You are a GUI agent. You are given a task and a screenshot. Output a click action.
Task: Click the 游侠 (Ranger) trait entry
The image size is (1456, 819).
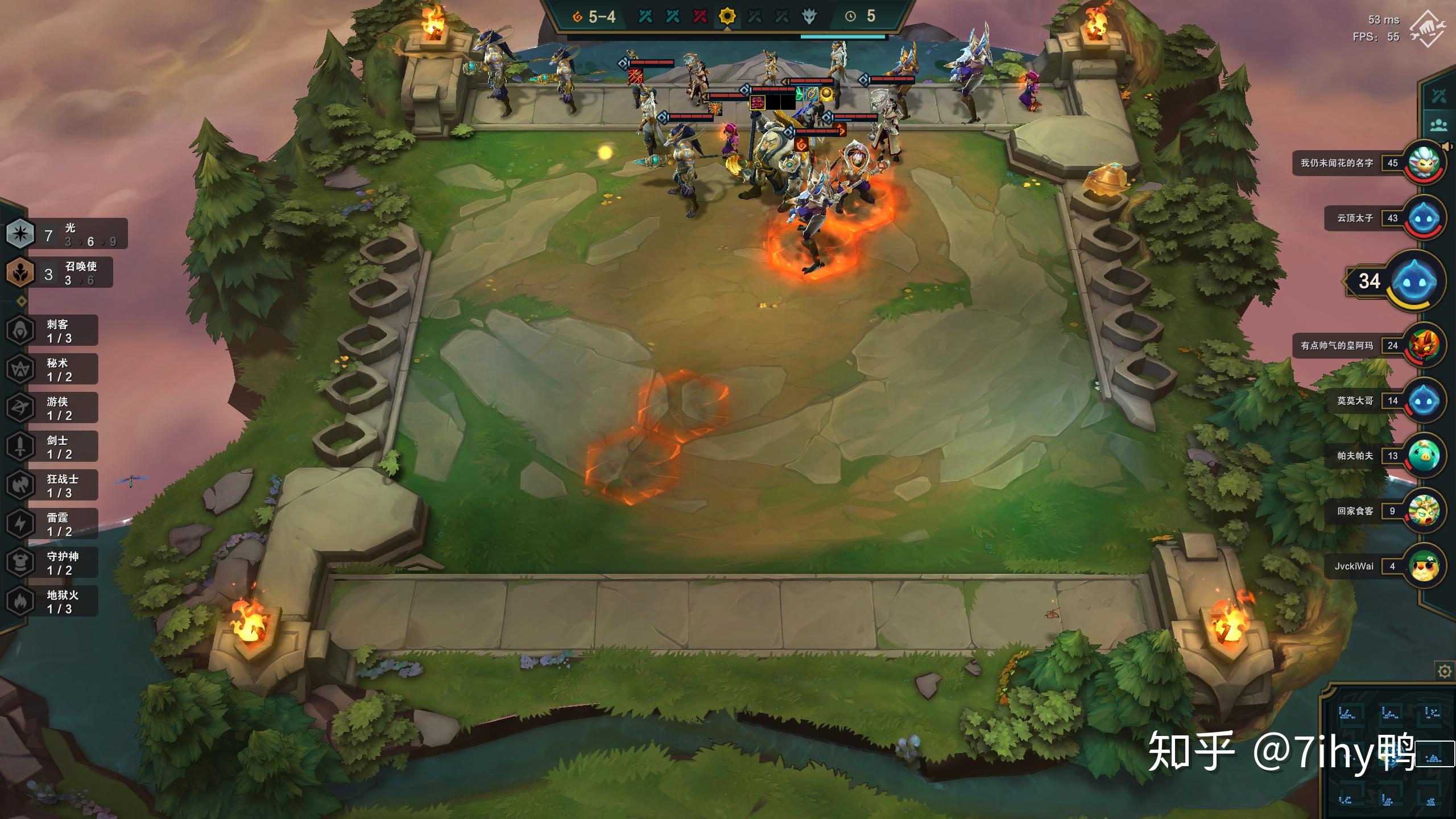[x=52, y=408]
